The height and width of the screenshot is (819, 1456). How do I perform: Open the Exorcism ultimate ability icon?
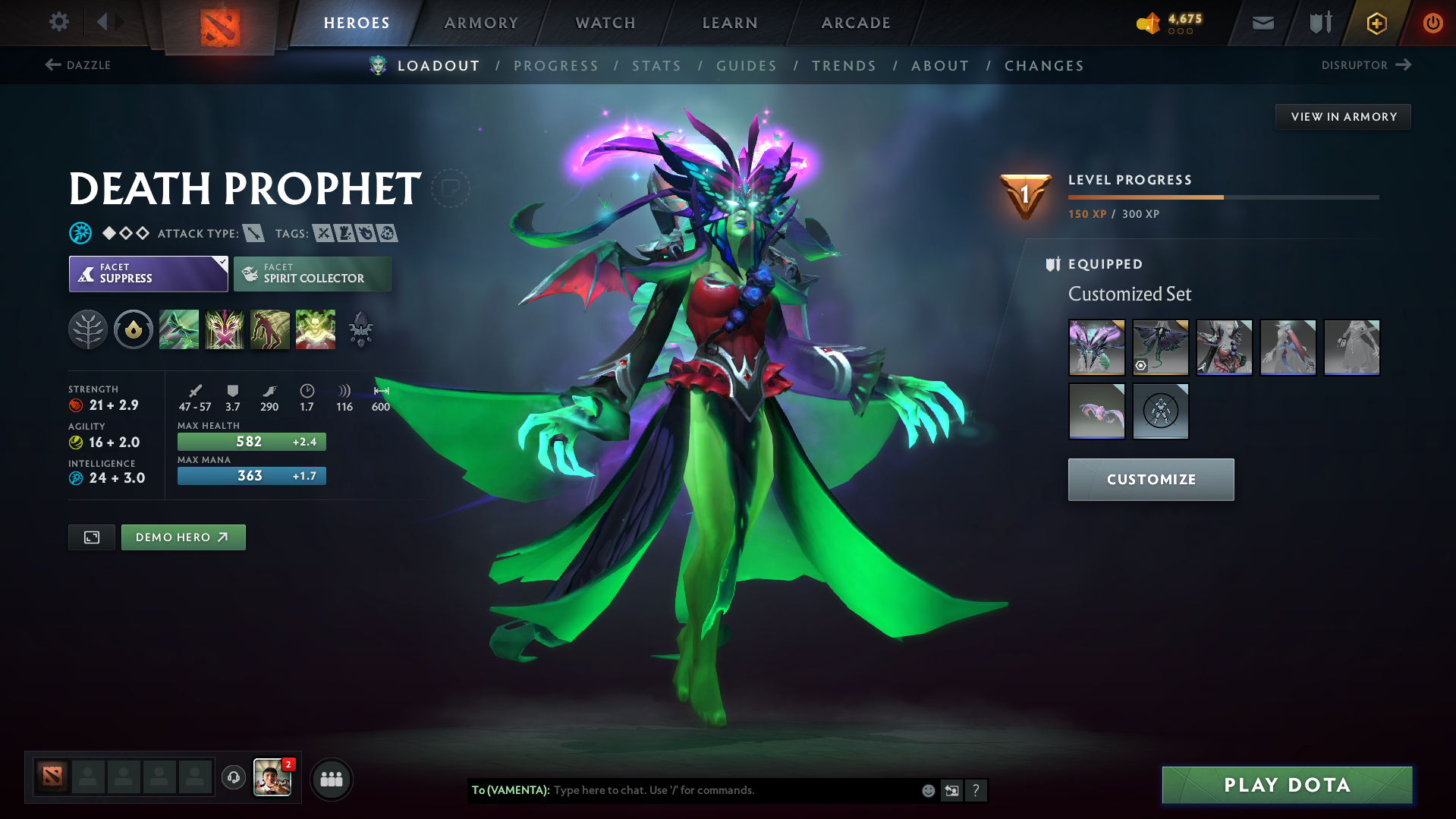point(316,329)
